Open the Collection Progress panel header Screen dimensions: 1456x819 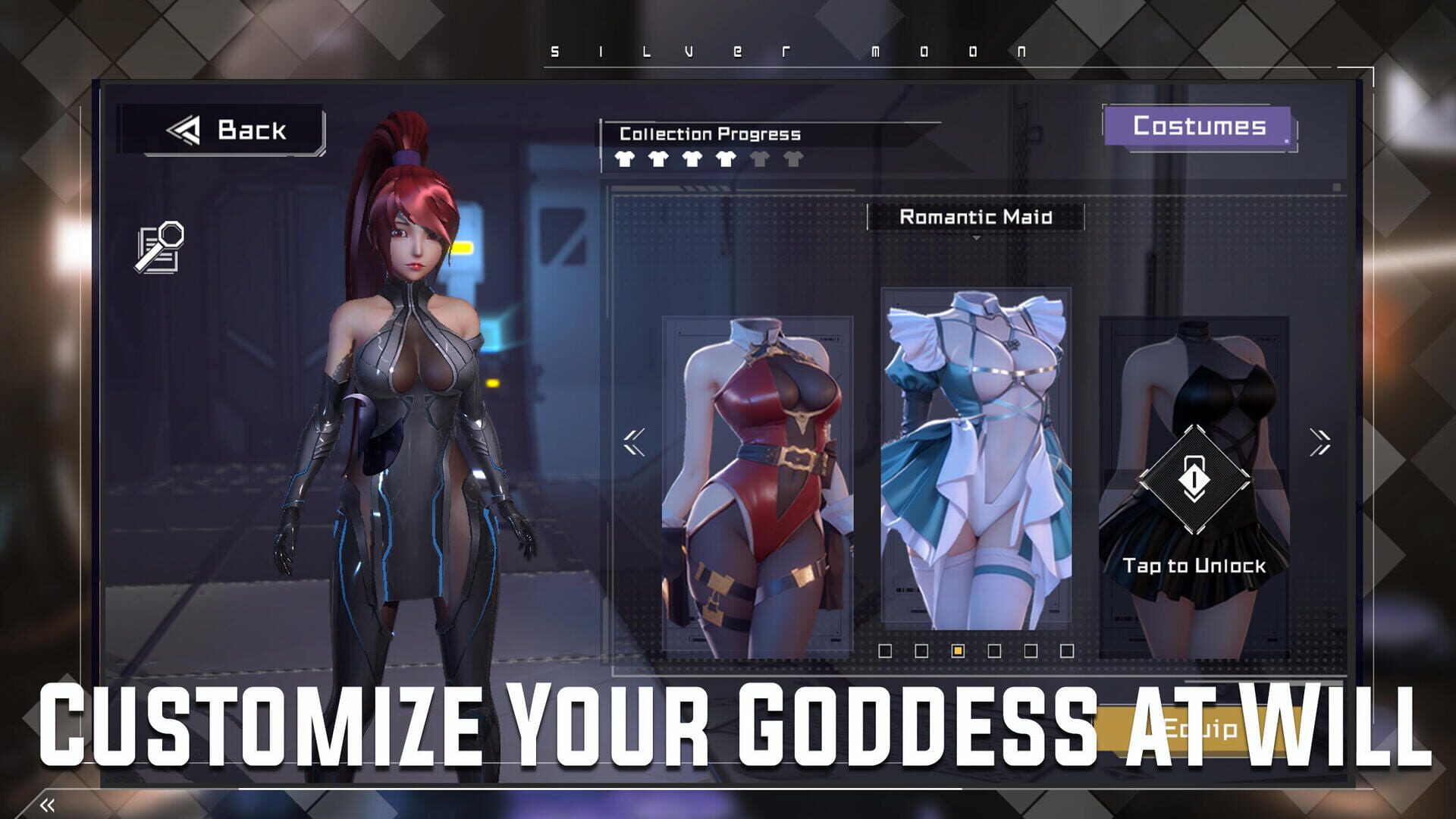709,133
